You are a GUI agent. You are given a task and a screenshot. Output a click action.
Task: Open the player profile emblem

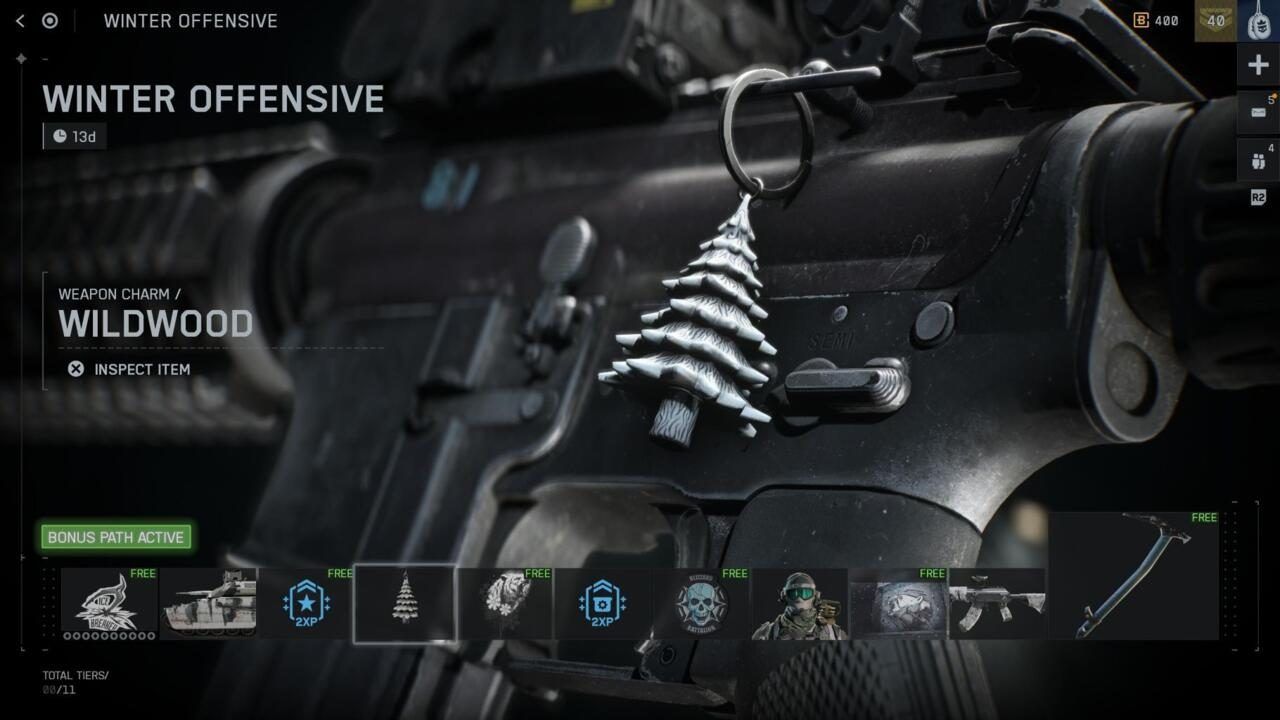tap(1258, 21)
